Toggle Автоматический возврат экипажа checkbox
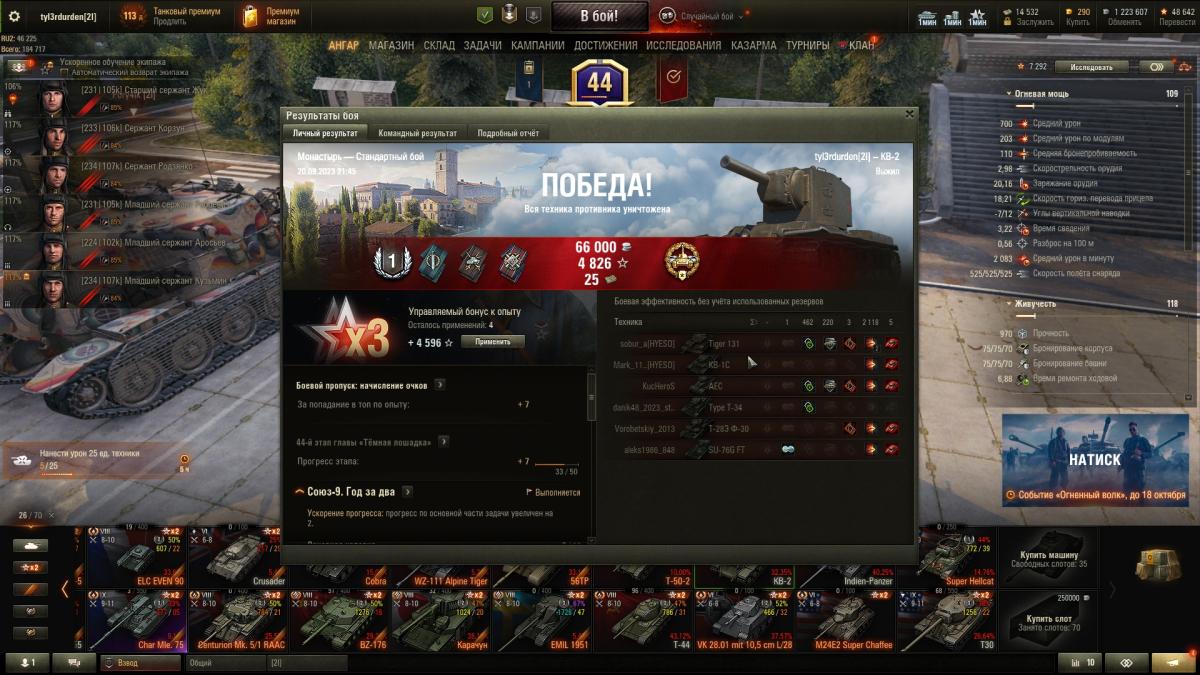 (x=64, y=73)
